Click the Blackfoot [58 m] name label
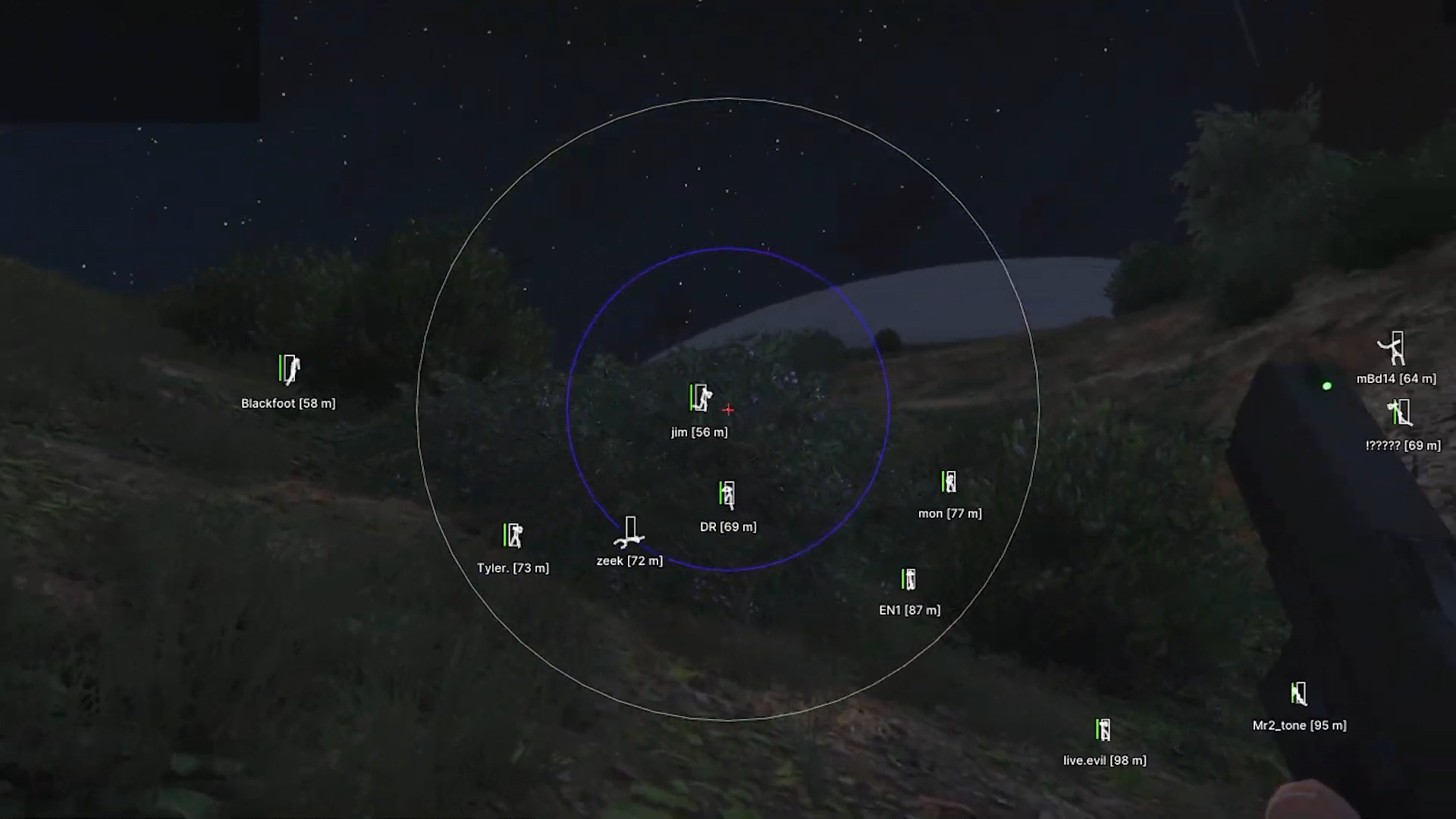 [x=288, y=403]
